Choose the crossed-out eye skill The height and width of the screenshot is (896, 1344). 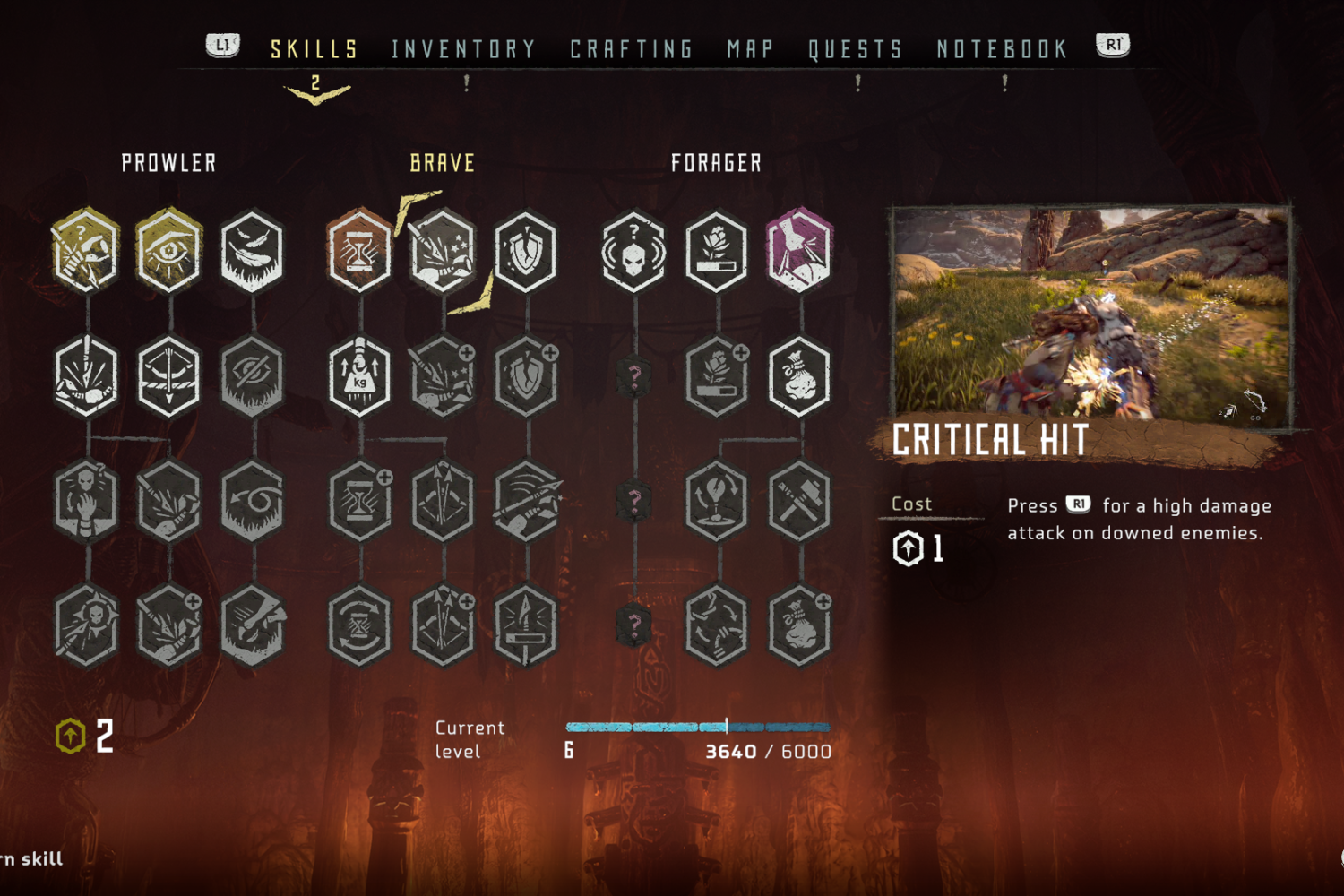pyautogui.click(x=253, y=377)
